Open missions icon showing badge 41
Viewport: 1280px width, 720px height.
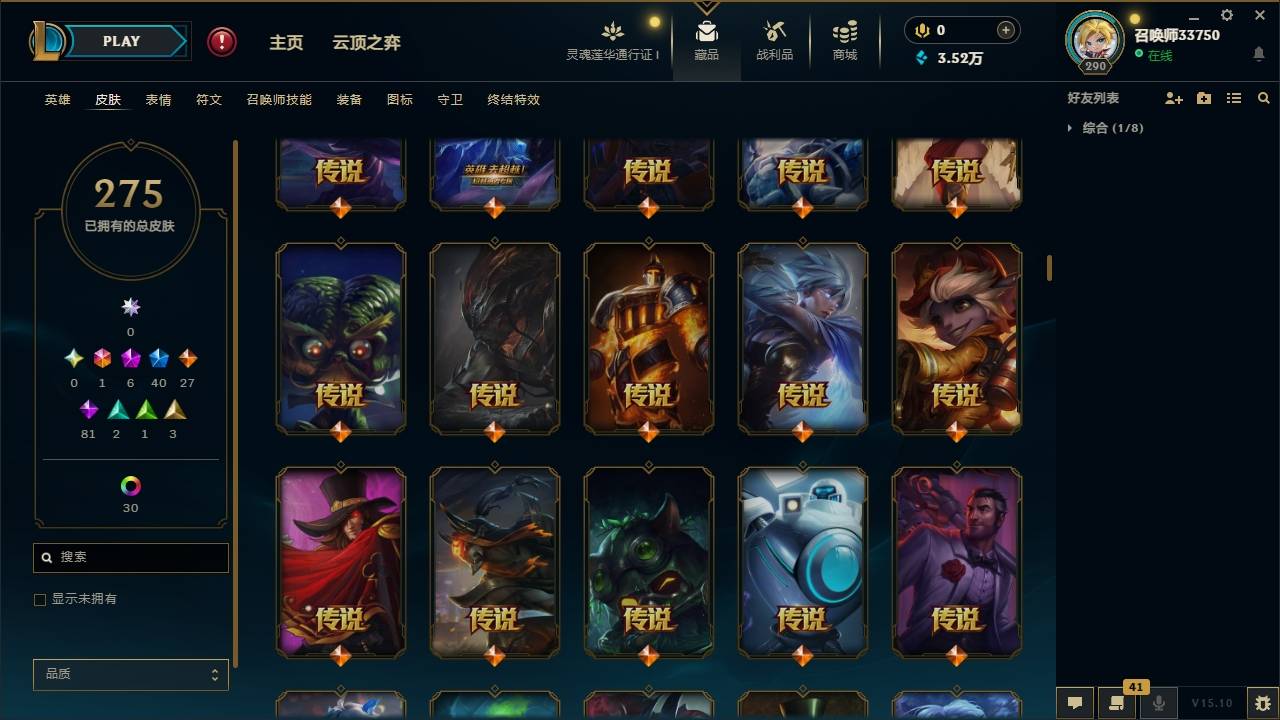pyautogui.click(x=1117, y=702)
